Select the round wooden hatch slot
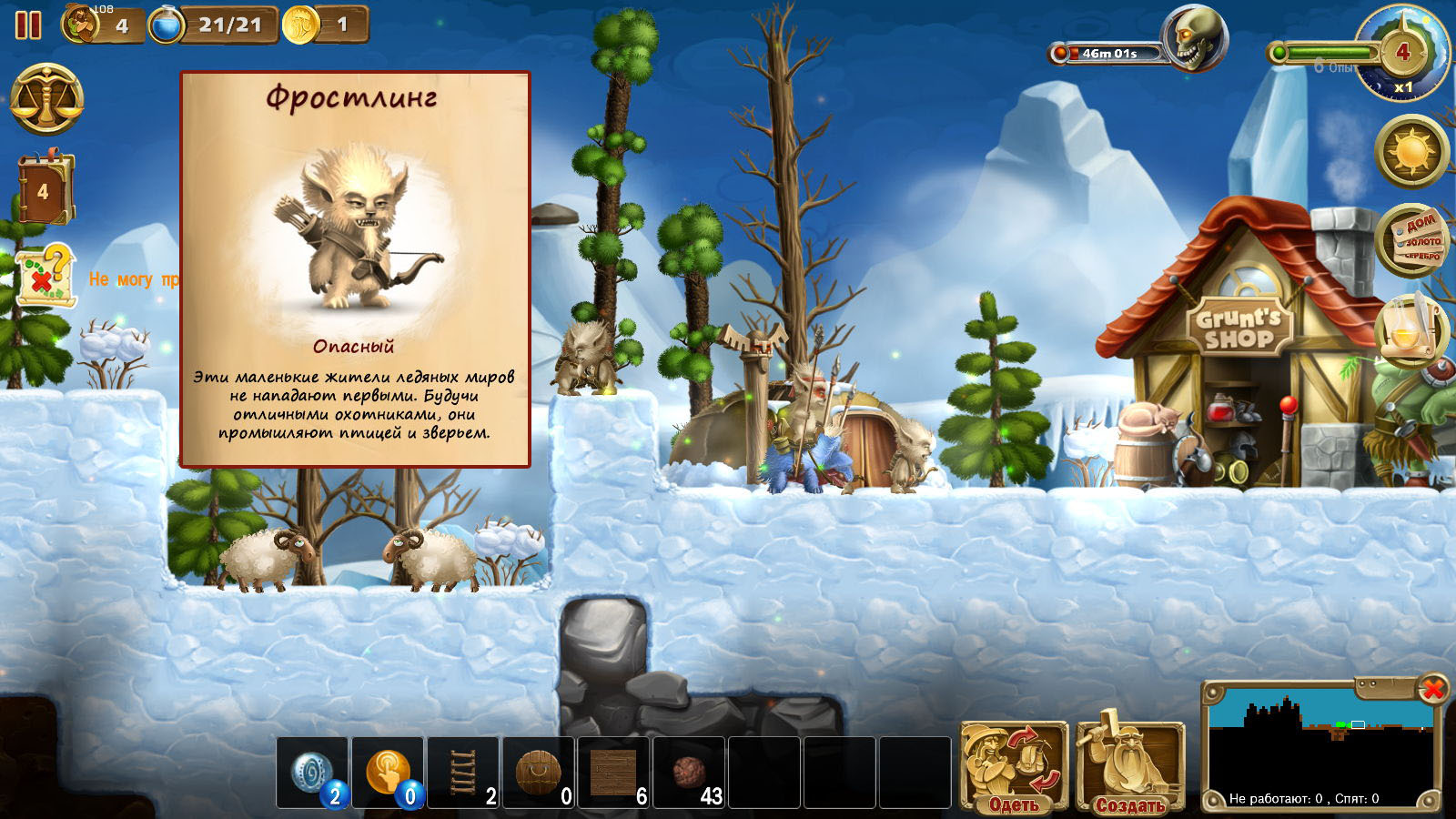Viewport: 1456px width, 819px height. (539, 773)
